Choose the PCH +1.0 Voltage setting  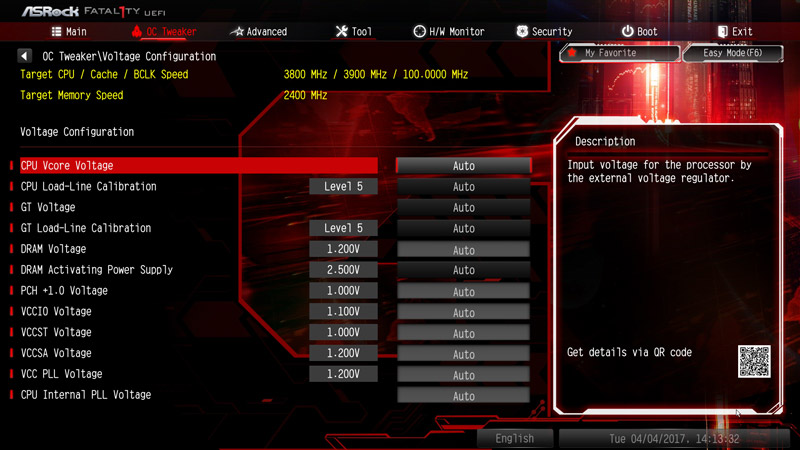coord(64,291)
